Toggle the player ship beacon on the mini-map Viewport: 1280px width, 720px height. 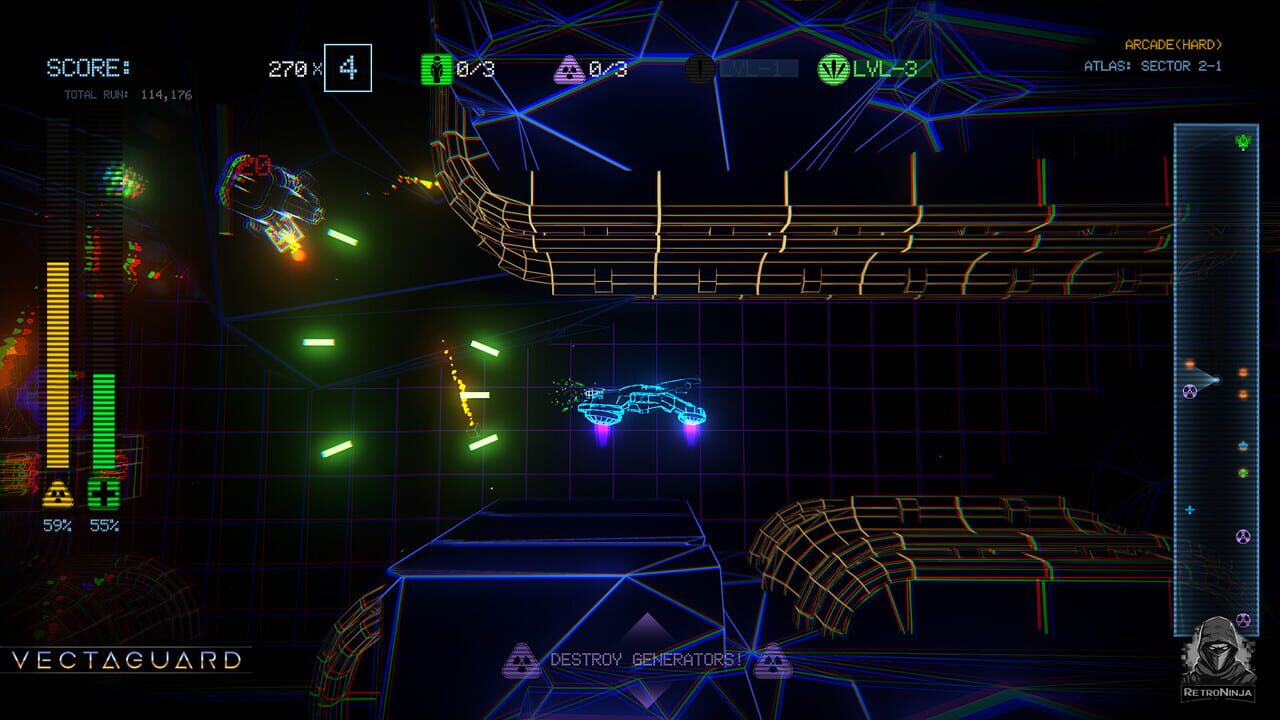pyautogui.click(x=1215, y=379)
